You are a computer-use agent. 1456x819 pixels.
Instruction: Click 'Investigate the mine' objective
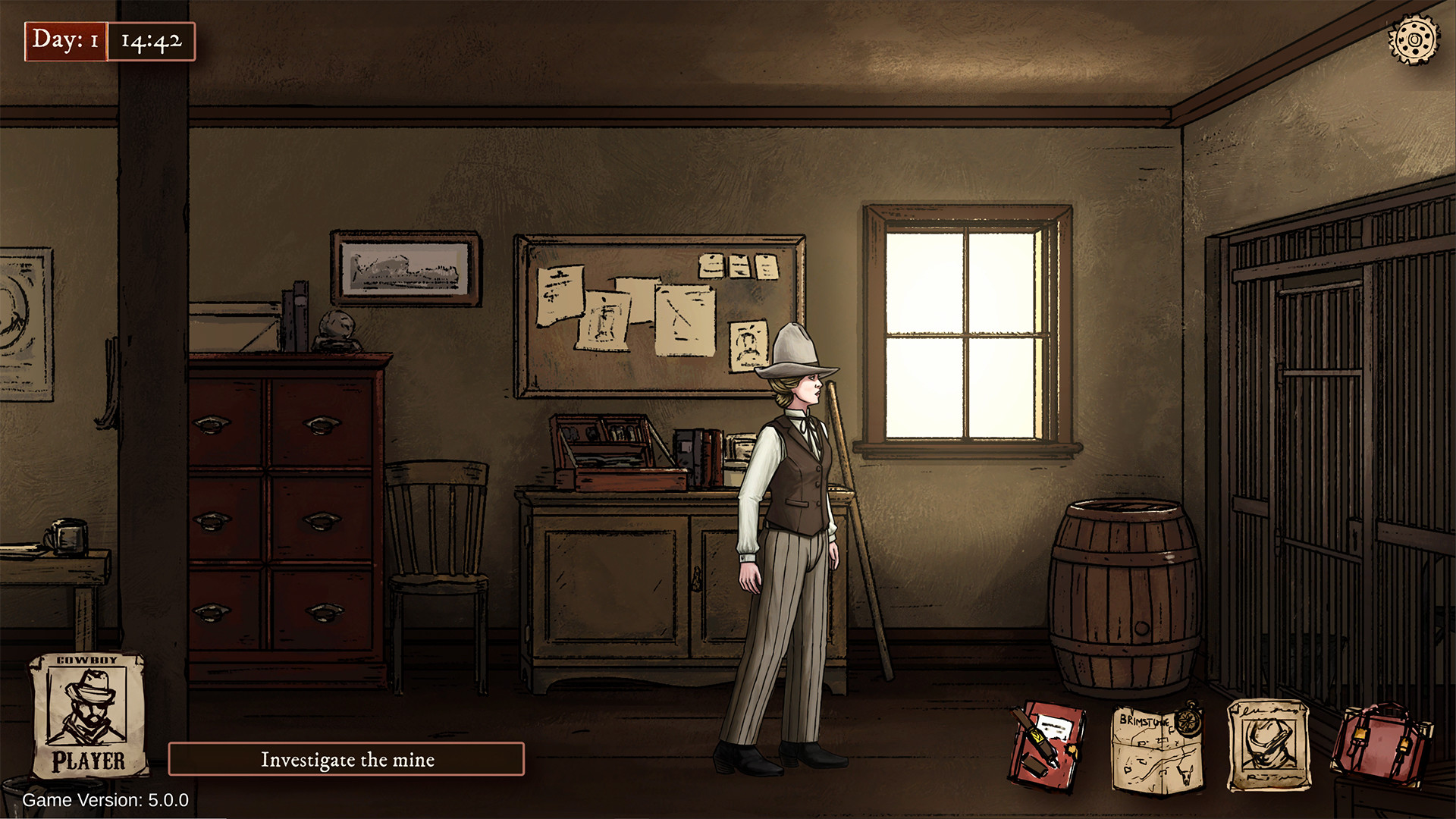[348, 759]
